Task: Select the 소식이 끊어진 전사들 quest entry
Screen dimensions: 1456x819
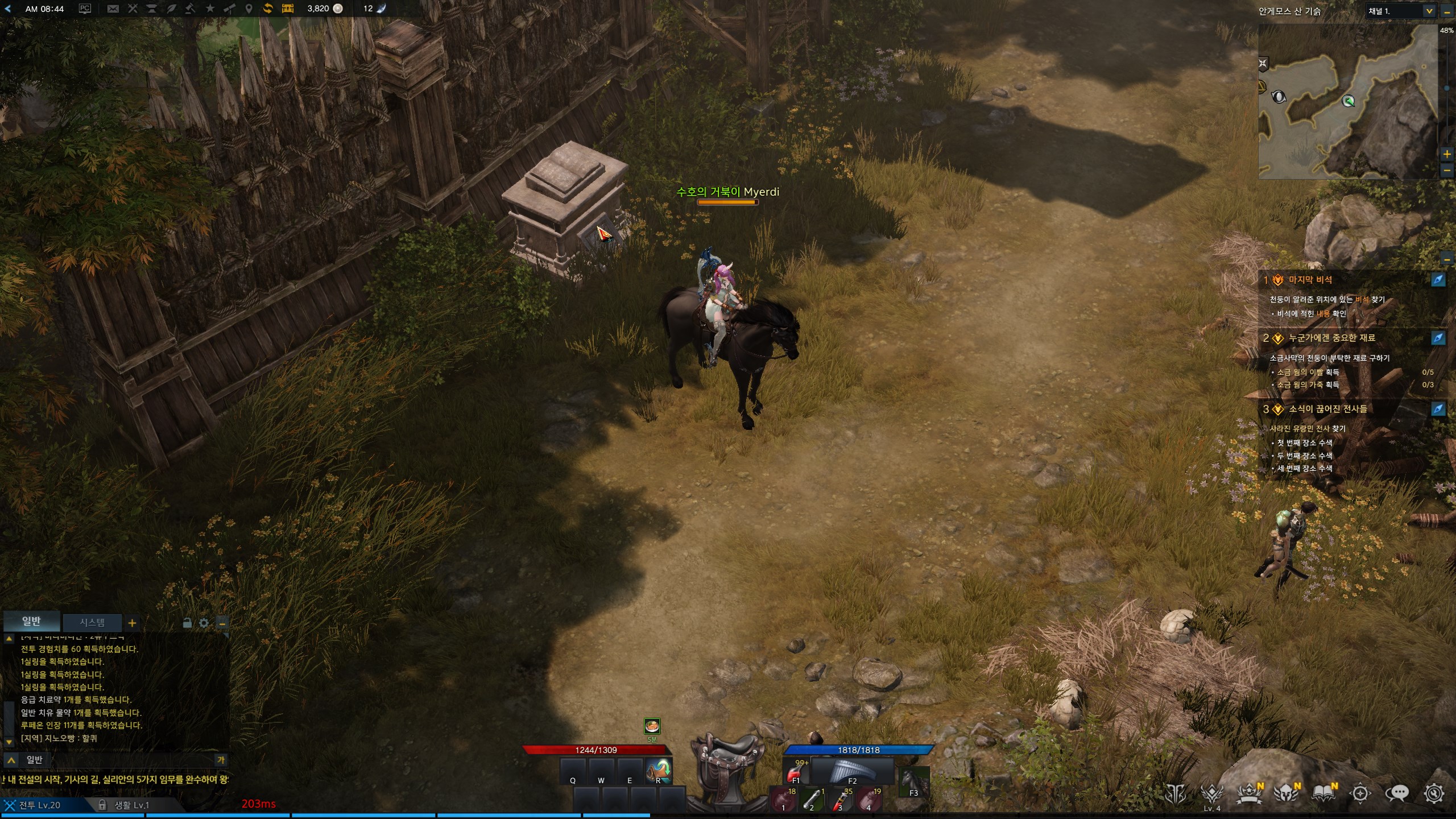Action: (1327, 409)
